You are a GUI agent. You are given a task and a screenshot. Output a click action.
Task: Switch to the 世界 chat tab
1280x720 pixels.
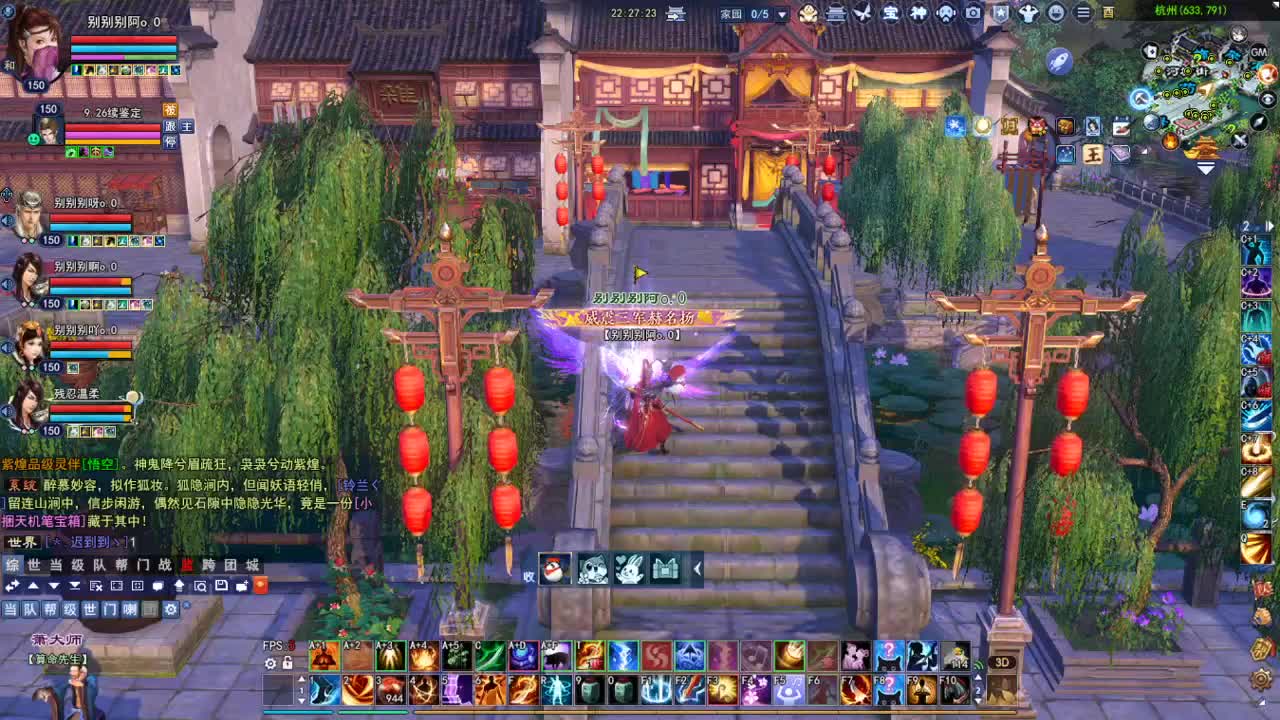click(33, 564)
